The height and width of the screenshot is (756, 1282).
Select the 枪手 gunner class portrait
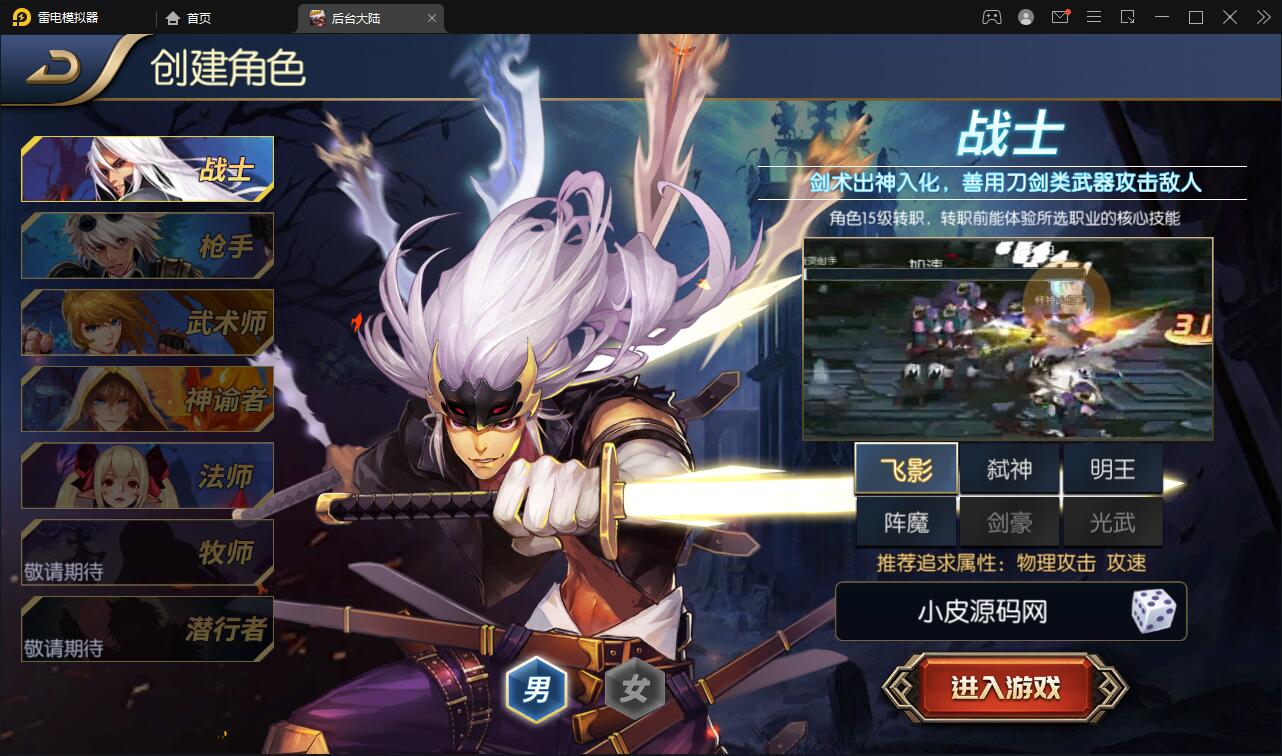pyautogui.click(x=147, y=245)
